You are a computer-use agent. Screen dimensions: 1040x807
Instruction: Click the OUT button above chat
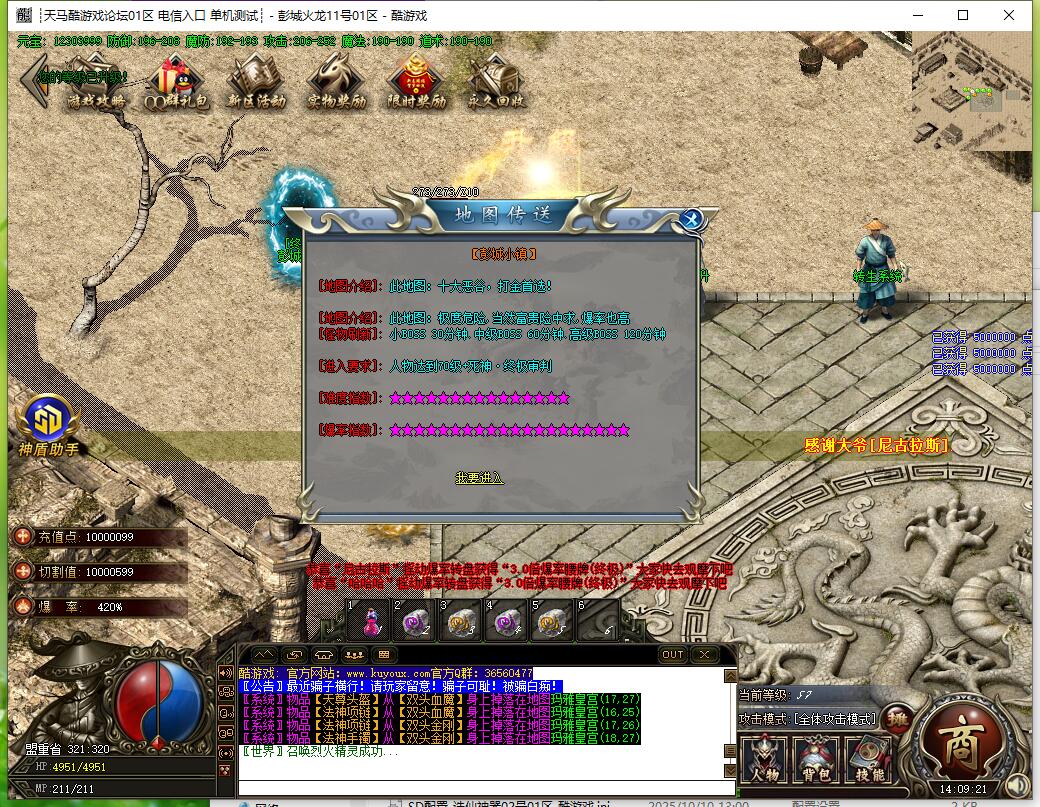pyautogui.click(x=673, y=655)
